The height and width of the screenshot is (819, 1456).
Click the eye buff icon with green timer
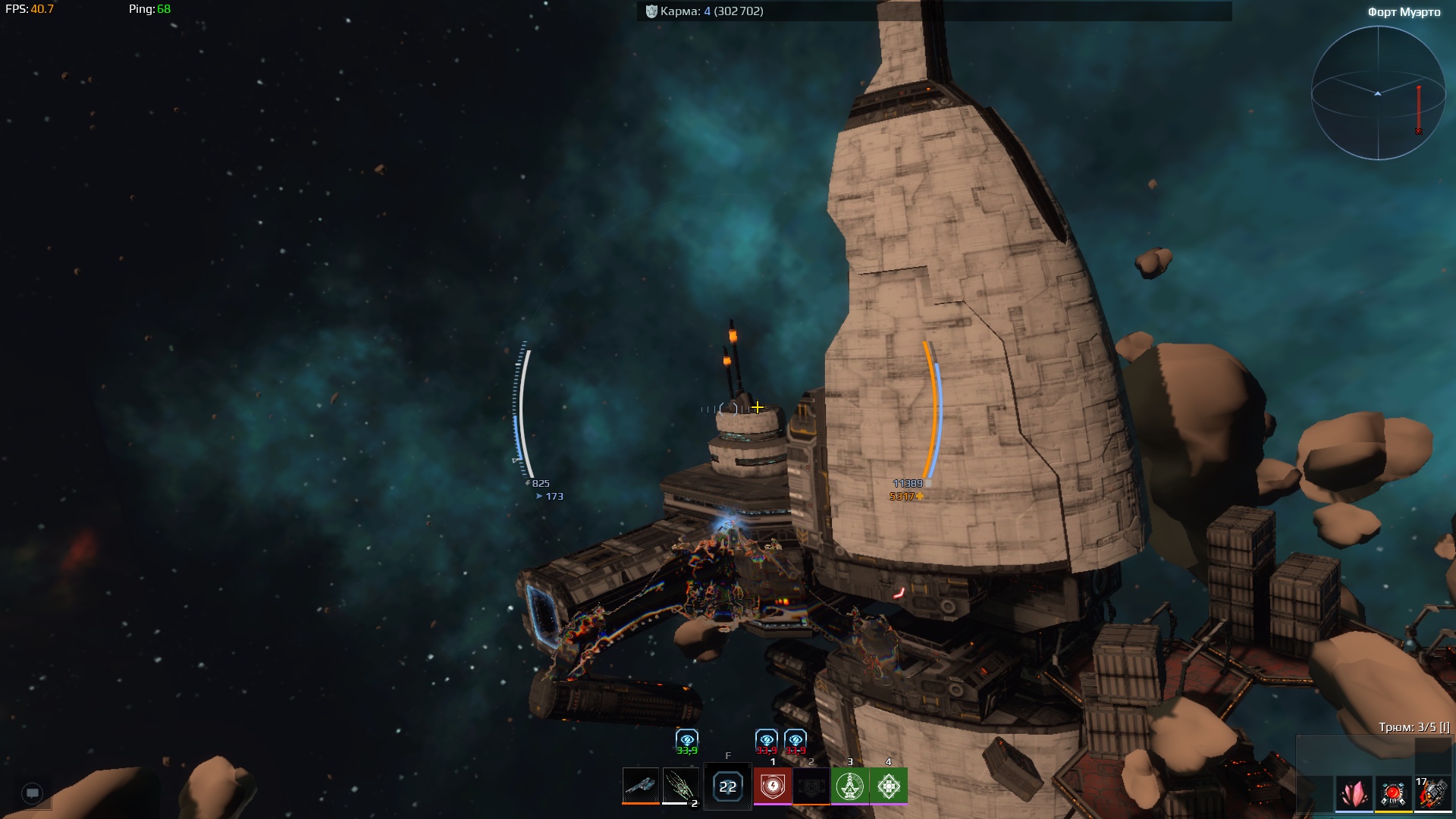687,740
